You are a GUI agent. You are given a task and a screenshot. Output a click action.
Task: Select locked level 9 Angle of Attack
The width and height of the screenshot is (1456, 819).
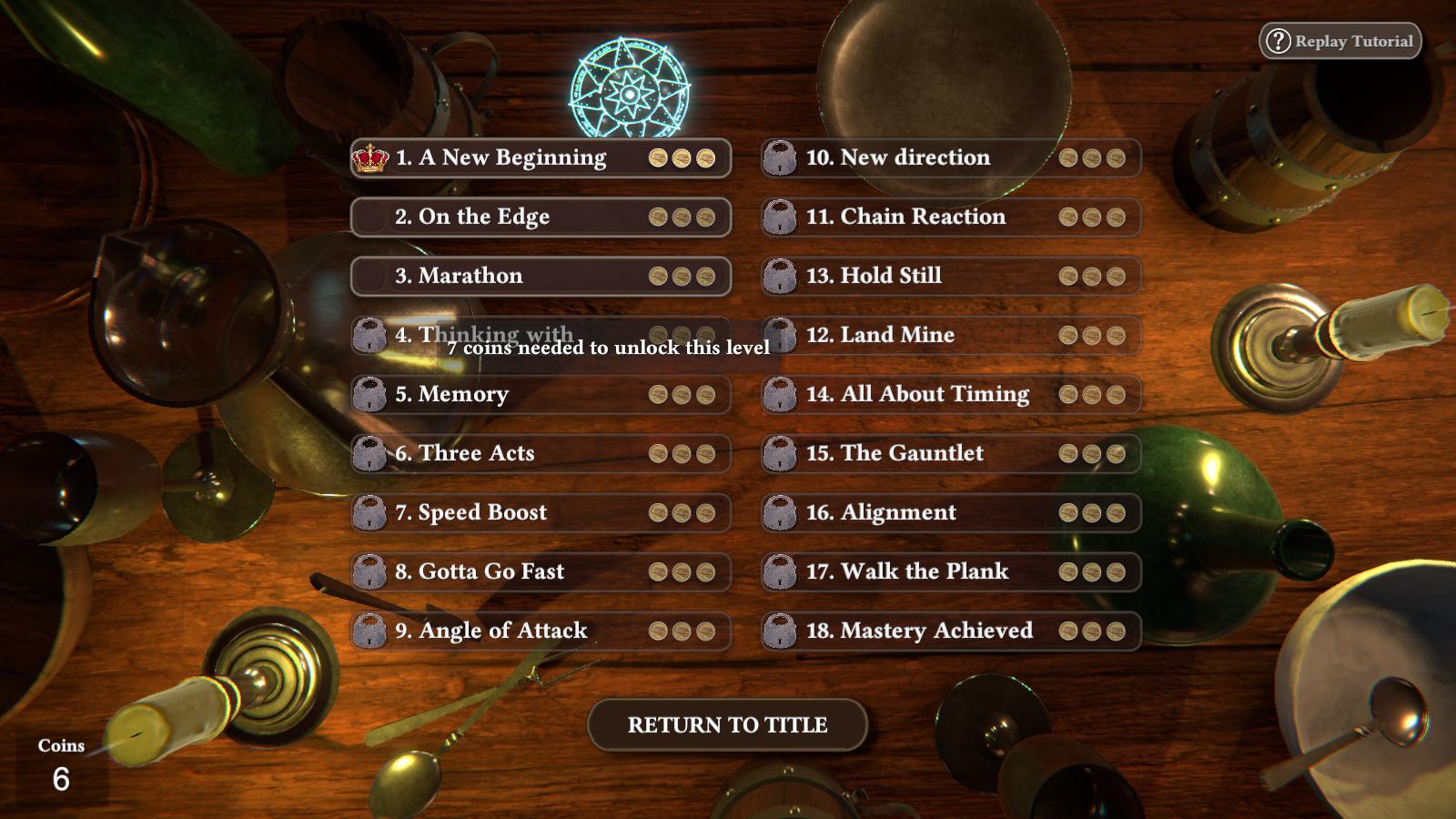tap(541, 632)
